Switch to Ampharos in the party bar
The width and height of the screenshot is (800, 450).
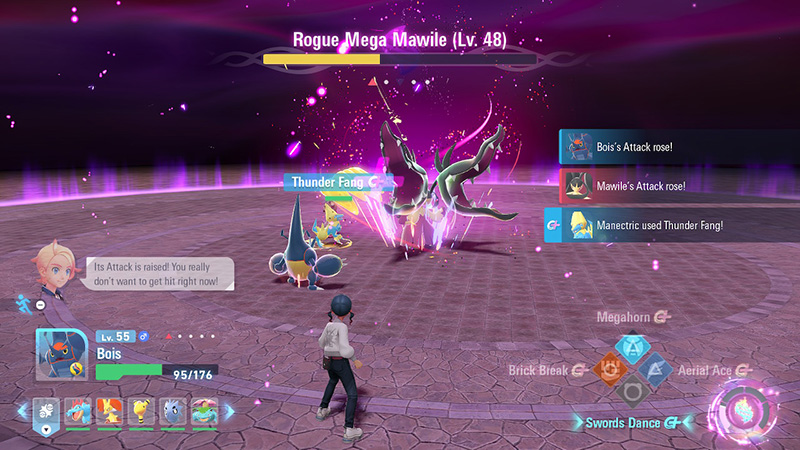tap(141, 412)
